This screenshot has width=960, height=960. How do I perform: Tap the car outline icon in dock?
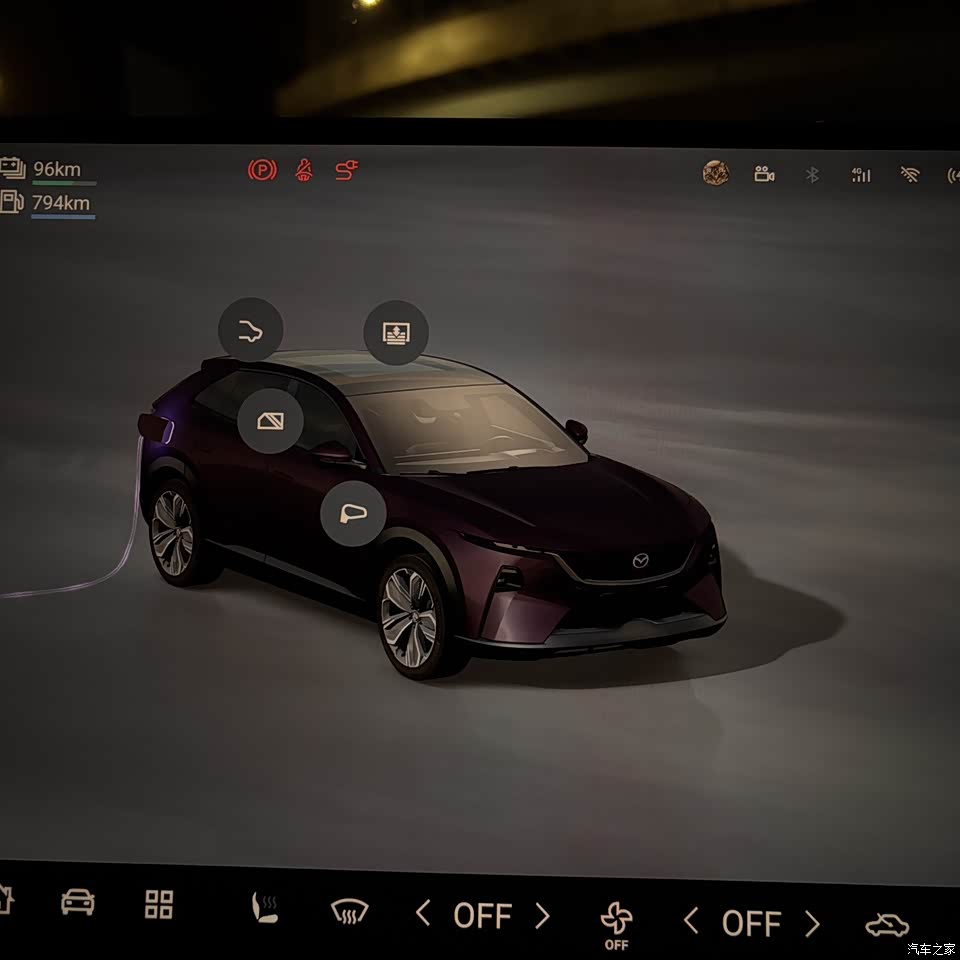pyautogui.click(x=886, y=925)
